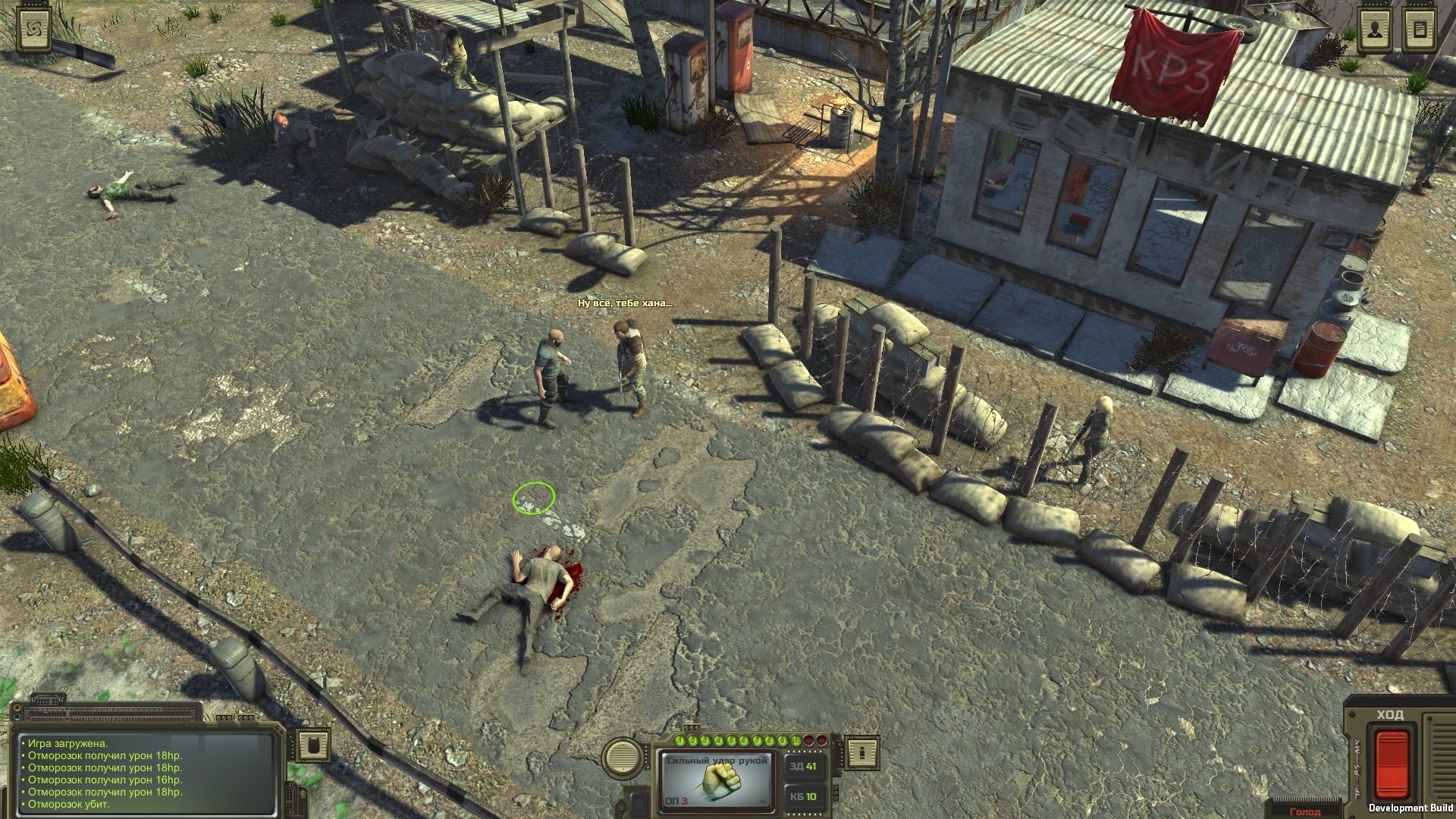Click the round grille dial left of attack panel
Image resolution: width=1456 pixels, height=819 pixels.
pyautogui.click(x=623, y=755)
